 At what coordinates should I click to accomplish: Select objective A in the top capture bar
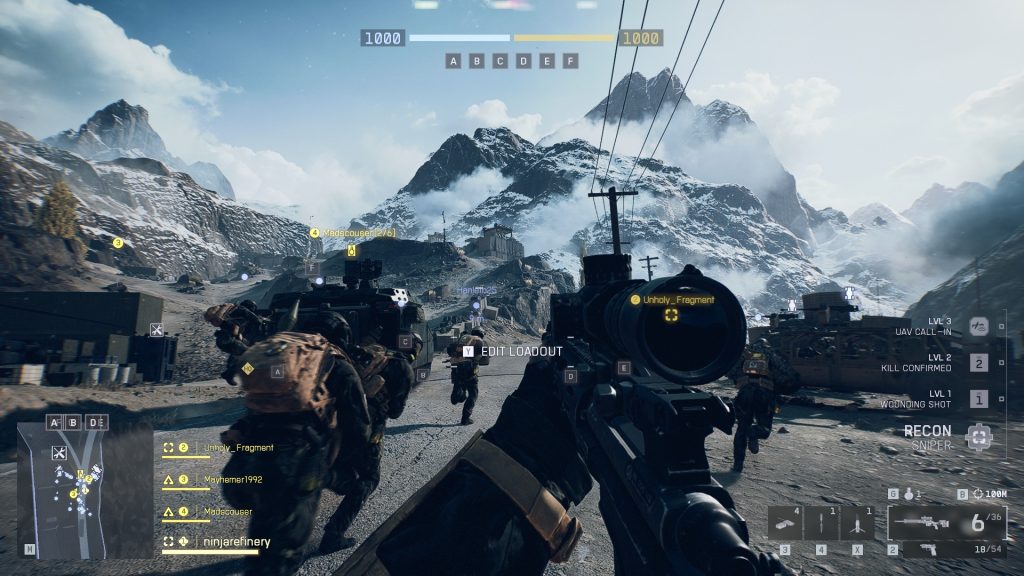(454, 61)
